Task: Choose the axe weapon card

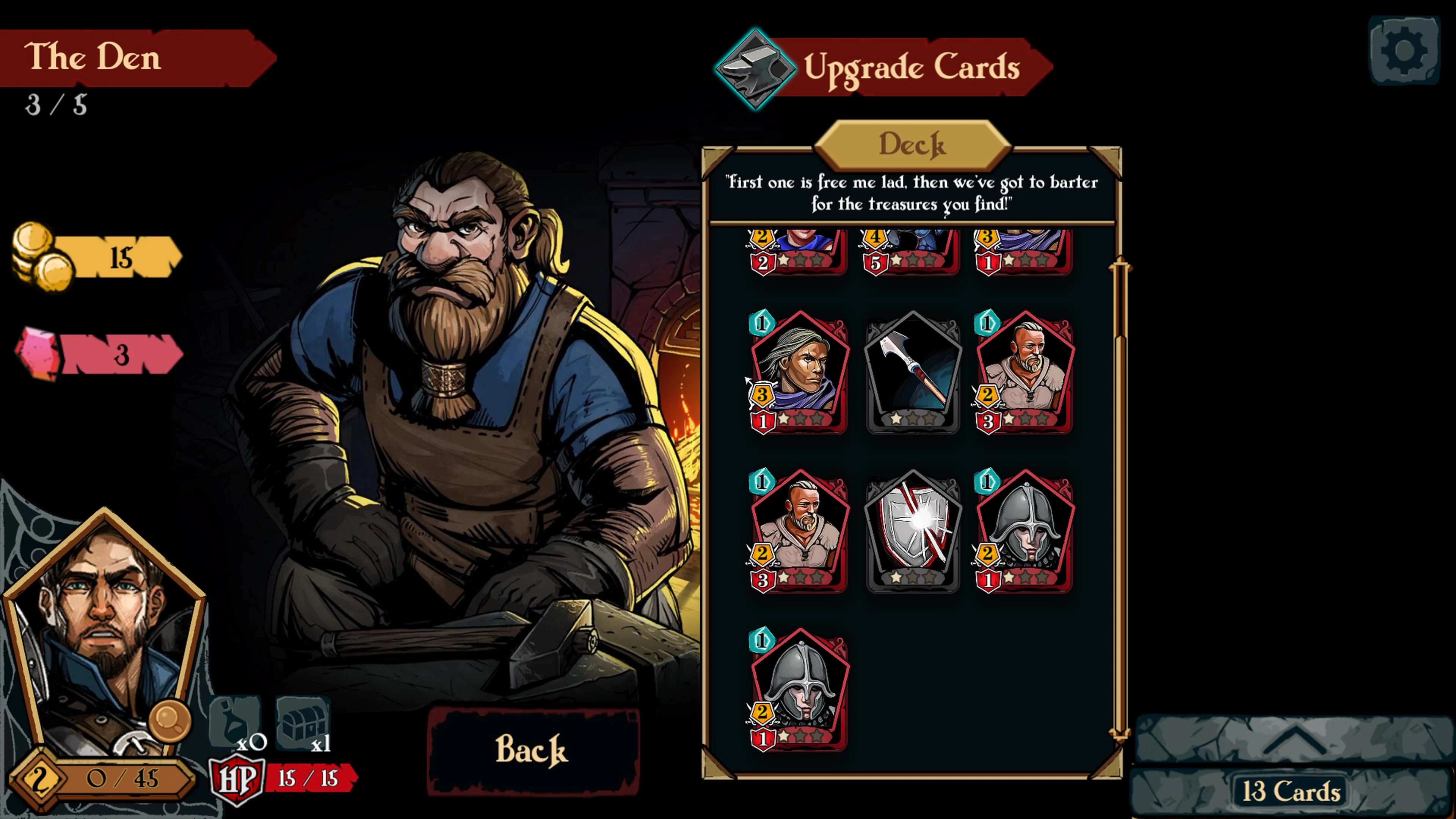Action: 912,372
